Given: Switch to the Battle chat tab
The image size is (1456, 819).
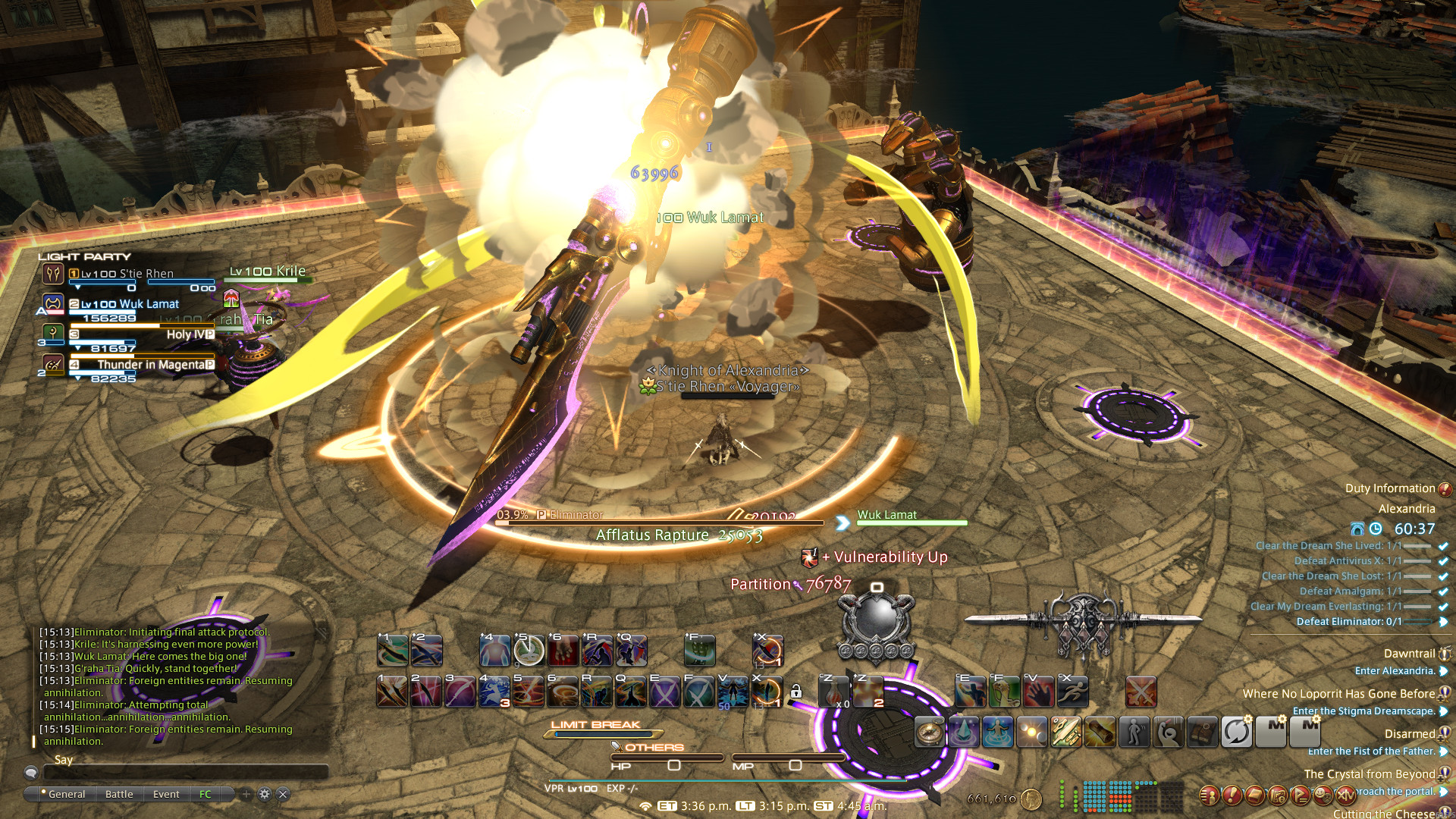Looking at the screenshot, I should (119, 794).
